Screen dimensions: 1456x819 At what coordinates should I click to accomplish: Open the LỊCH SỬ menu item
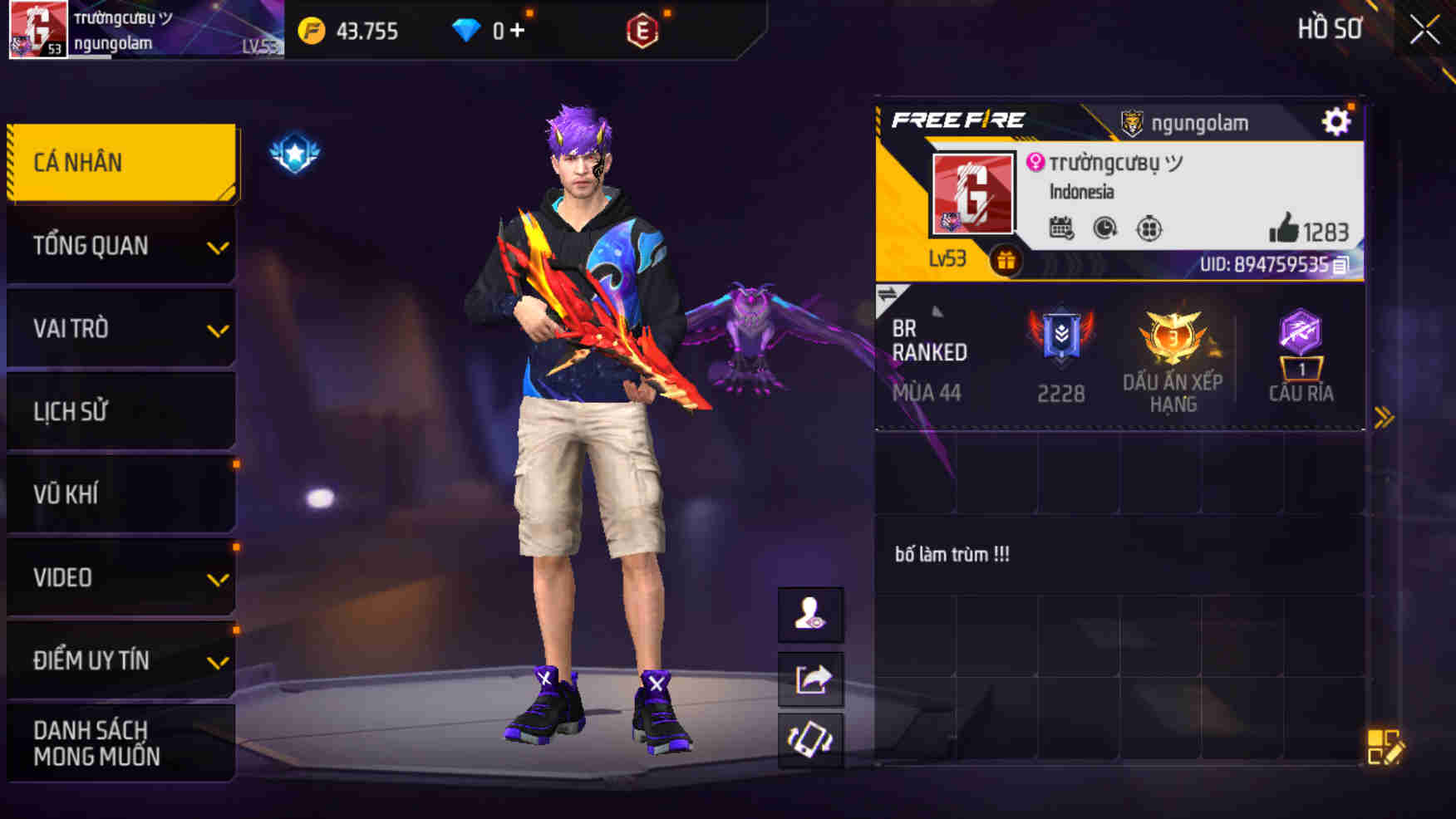pyautogui.click(x=121, y=411)
